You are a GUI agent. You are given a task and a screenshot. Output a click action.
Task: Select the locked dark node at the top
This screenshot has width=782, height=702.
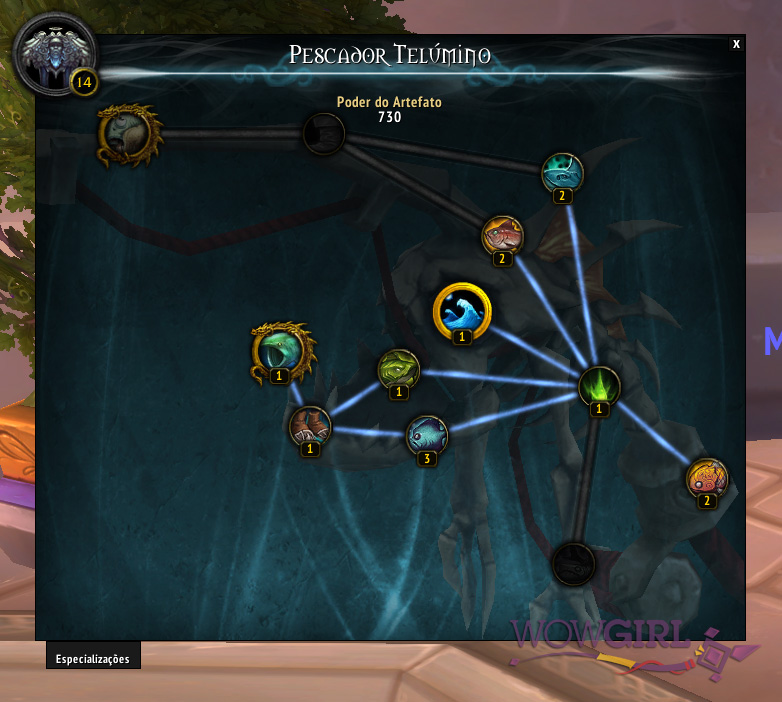point(324,134)
